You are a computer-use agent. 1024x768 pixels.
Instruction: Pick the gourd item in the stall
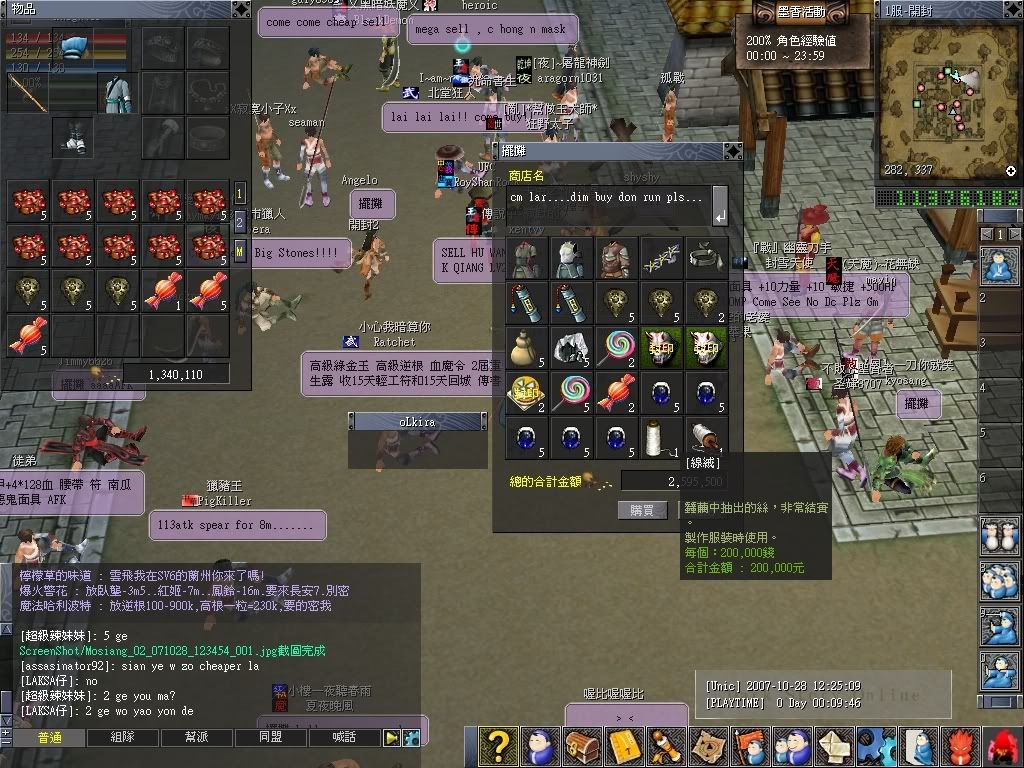point(525,347)
